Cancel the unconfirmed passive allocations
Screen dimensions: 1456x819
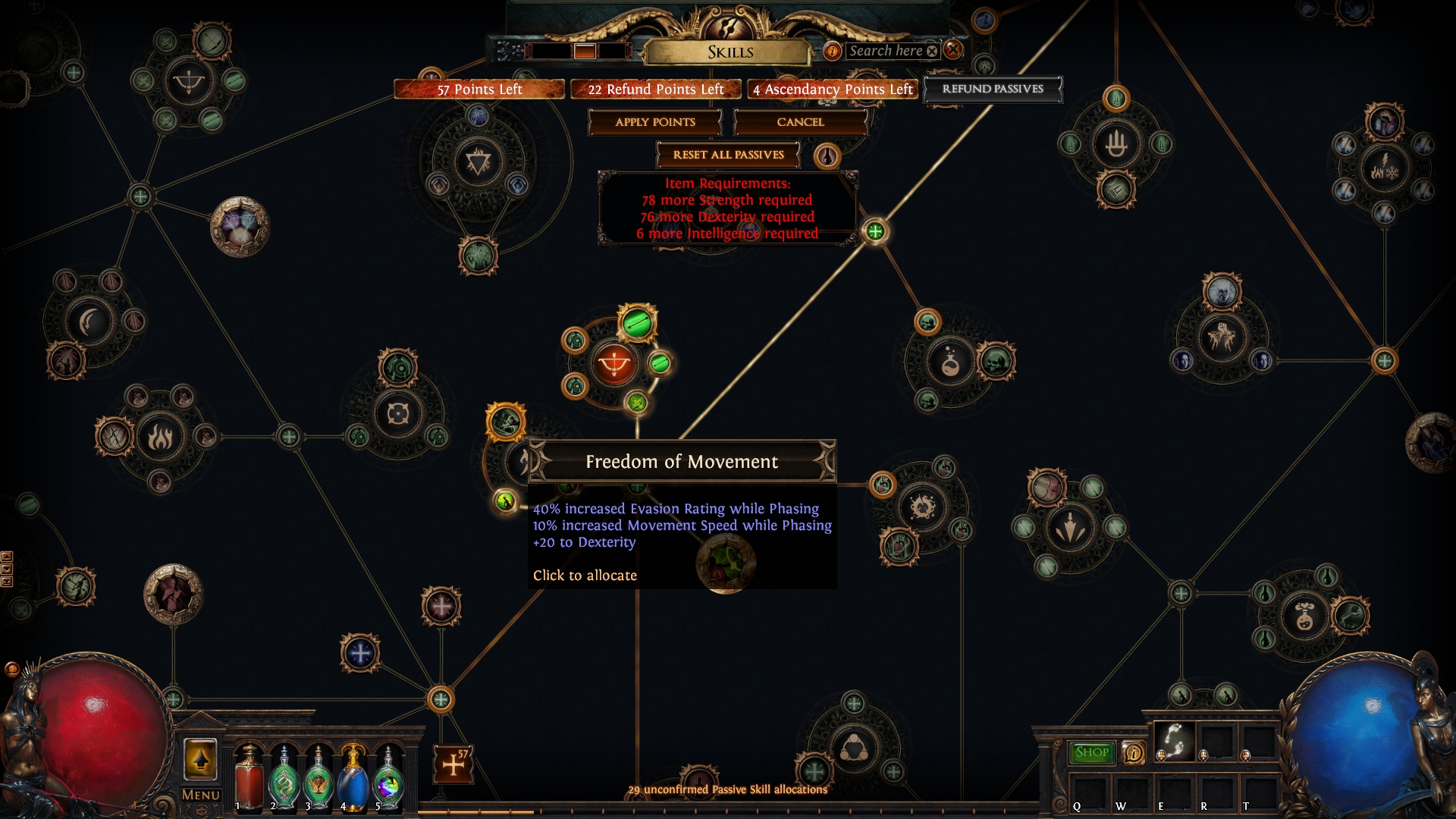pos(800,122)
